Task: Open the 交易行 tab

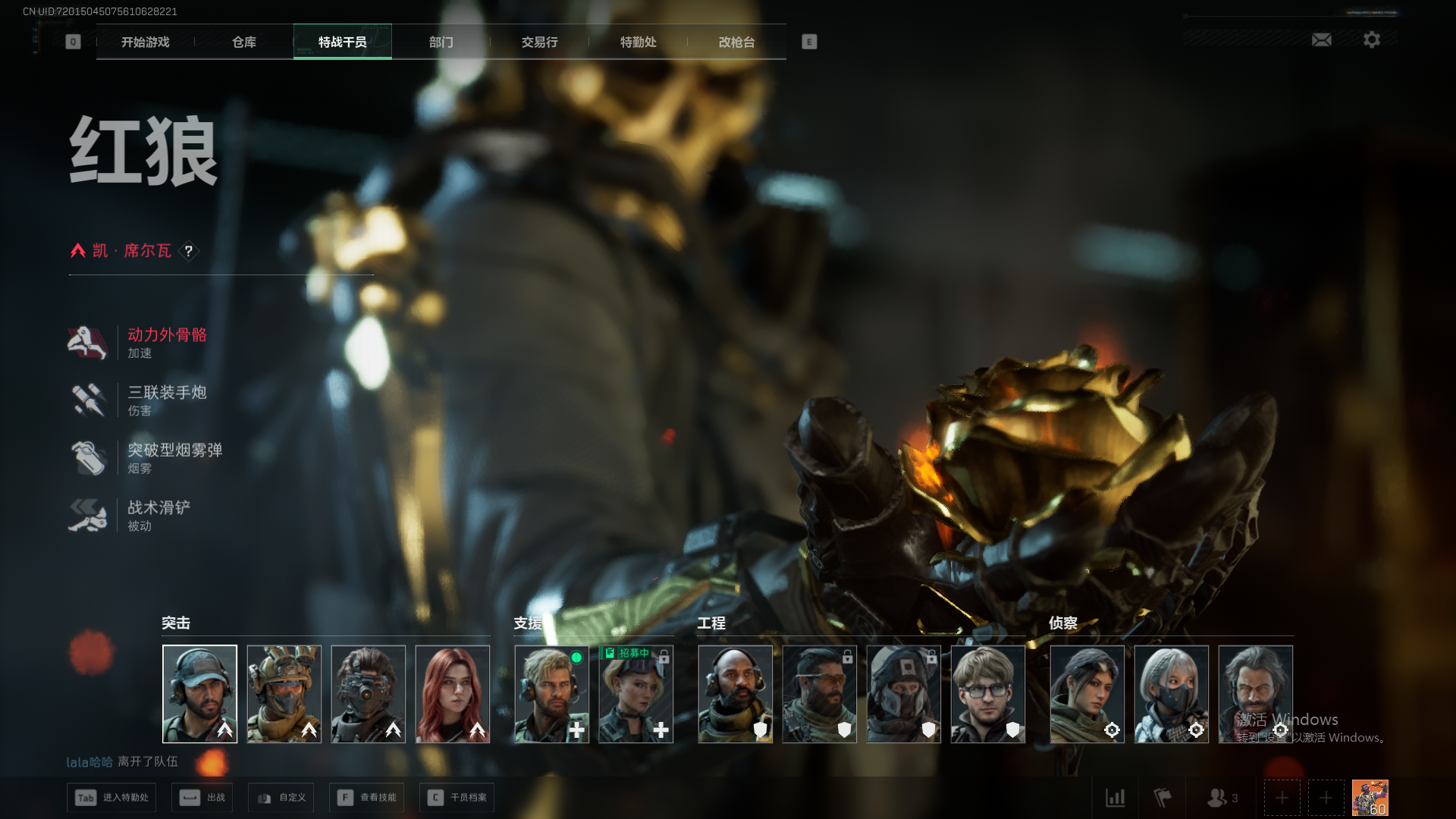Action: pyautogui.click(x=539, y=42)
